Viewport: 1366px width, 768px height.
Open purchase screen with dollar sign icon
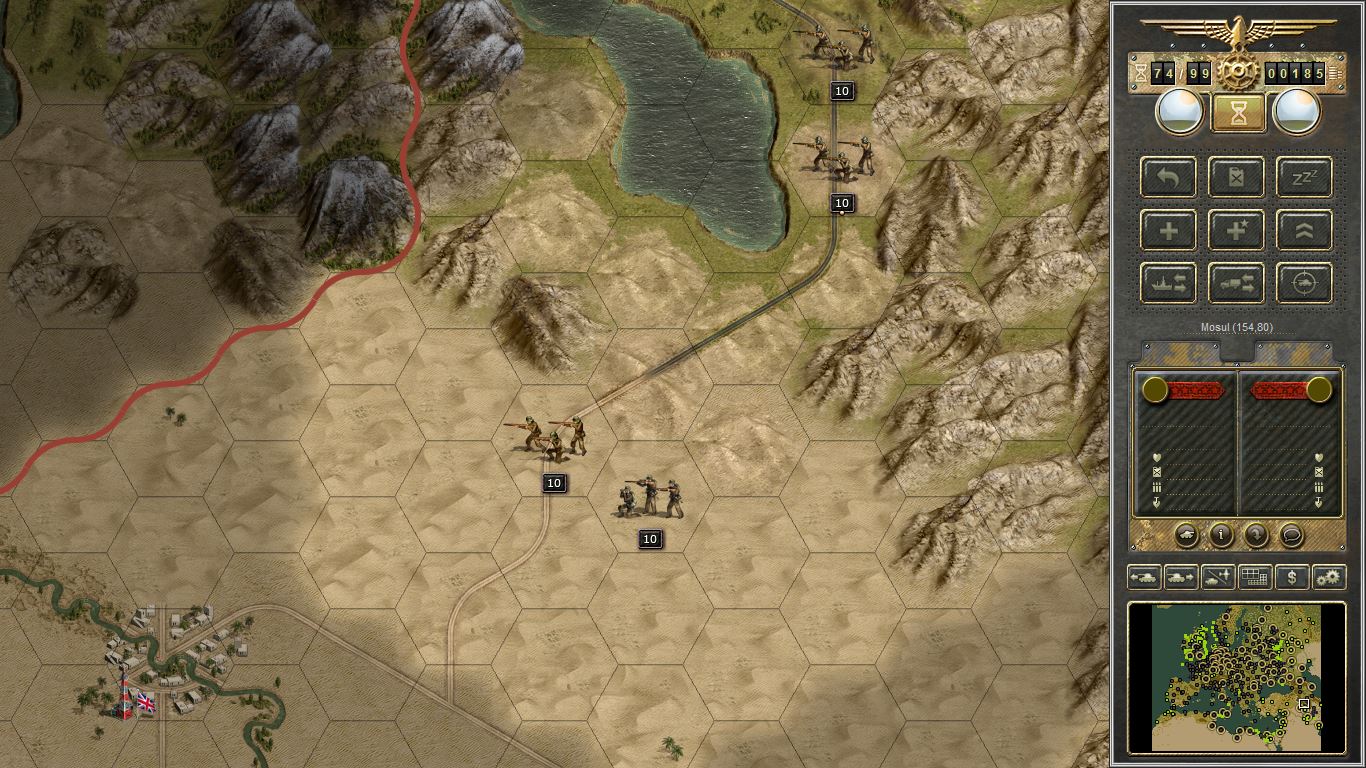point(1291,577)
